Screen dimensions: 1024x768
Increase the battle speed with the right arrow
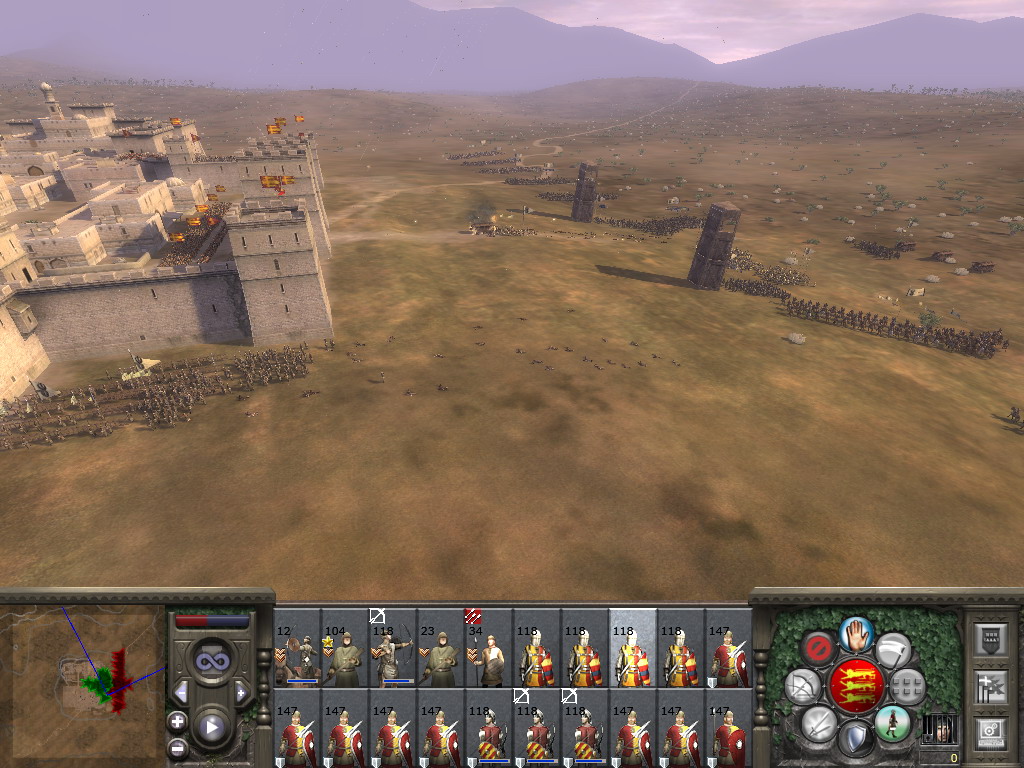(x=241, y=691)
